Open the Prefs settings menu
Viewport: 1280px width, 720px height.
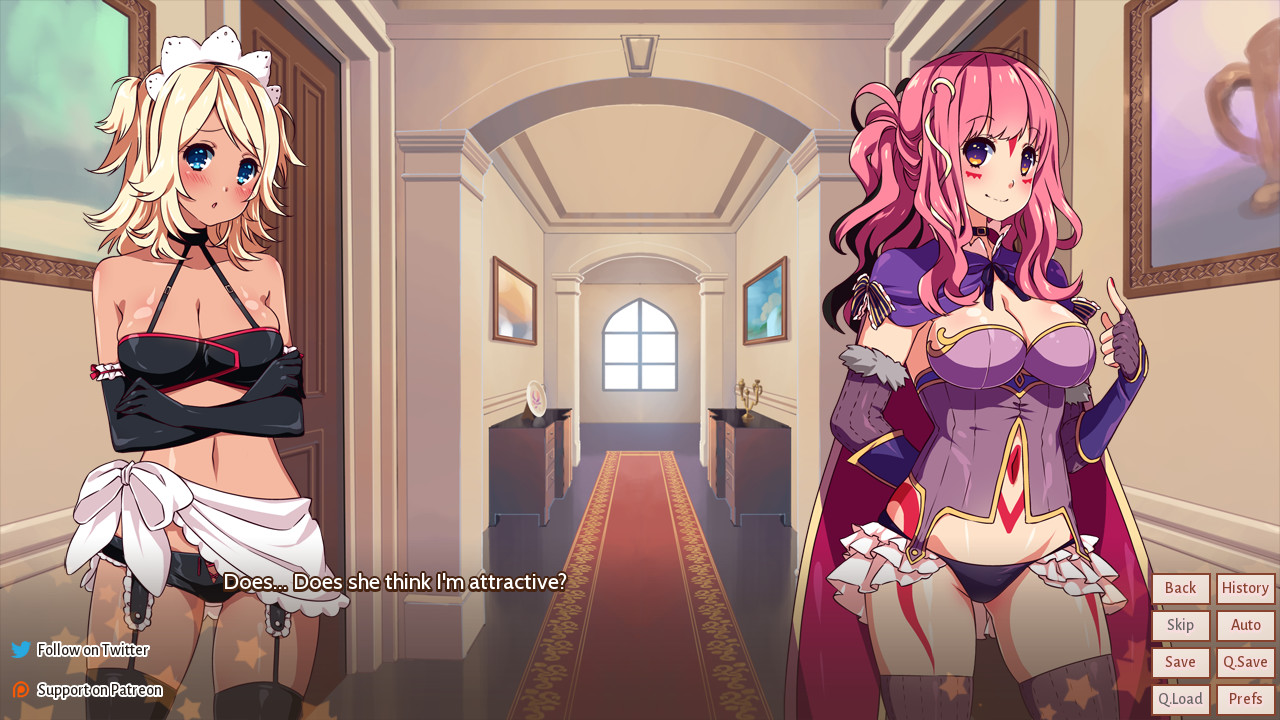1244,698
